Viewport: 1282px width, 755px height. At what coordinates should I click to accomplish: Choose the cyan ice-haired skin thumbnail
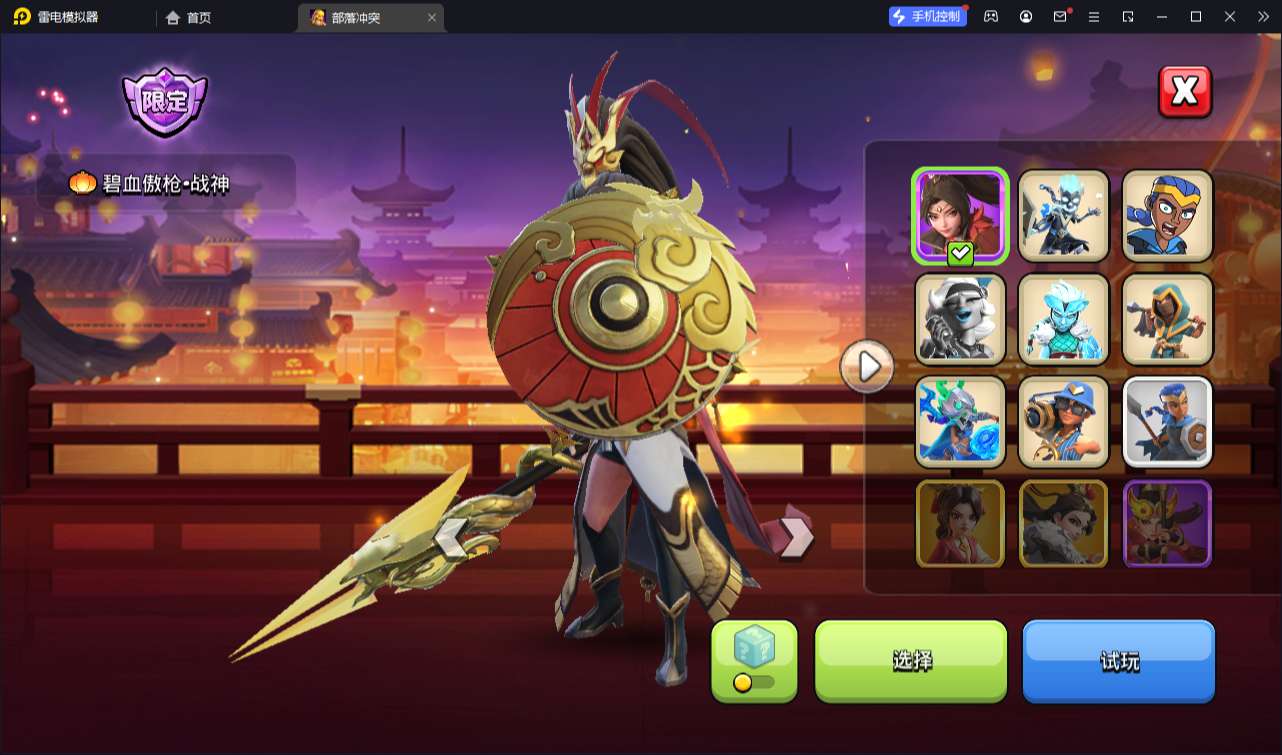[x=1064, y=319]
